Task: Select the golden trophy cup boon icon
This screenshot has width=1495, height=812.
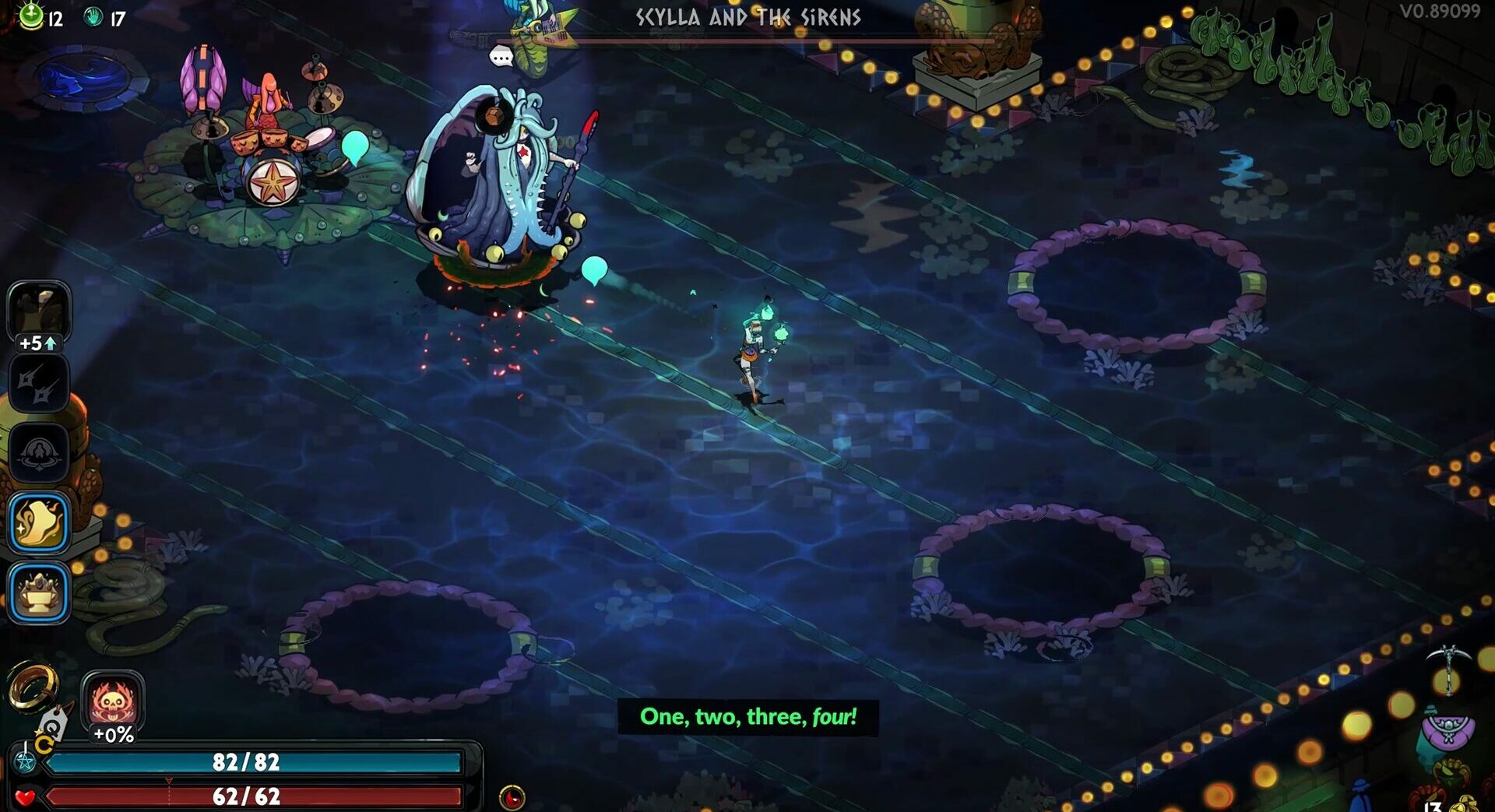Action: click(39, 593)
